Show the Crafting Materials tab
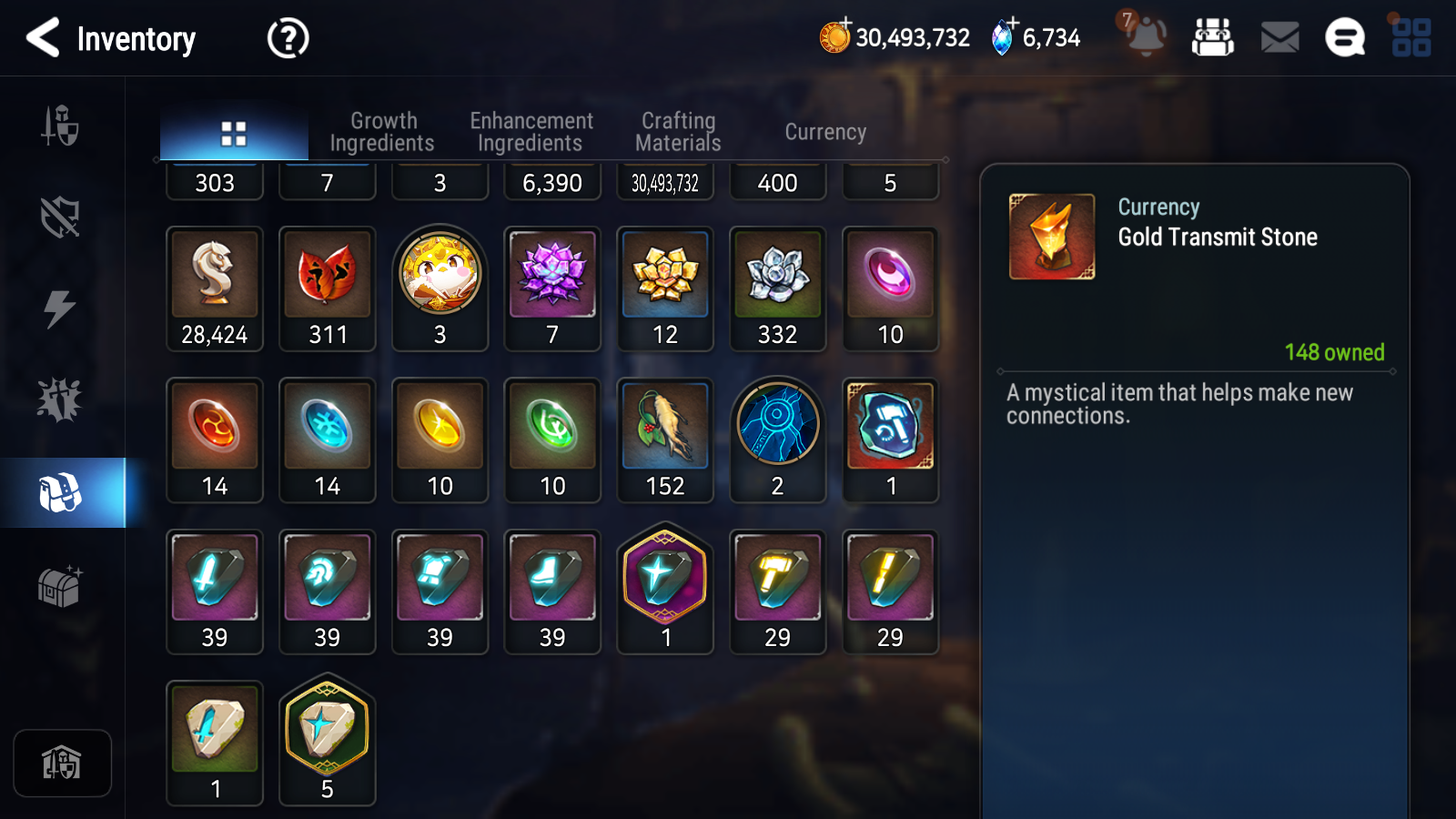Screen dimensions: 1456x819 (x=678, y=132)
